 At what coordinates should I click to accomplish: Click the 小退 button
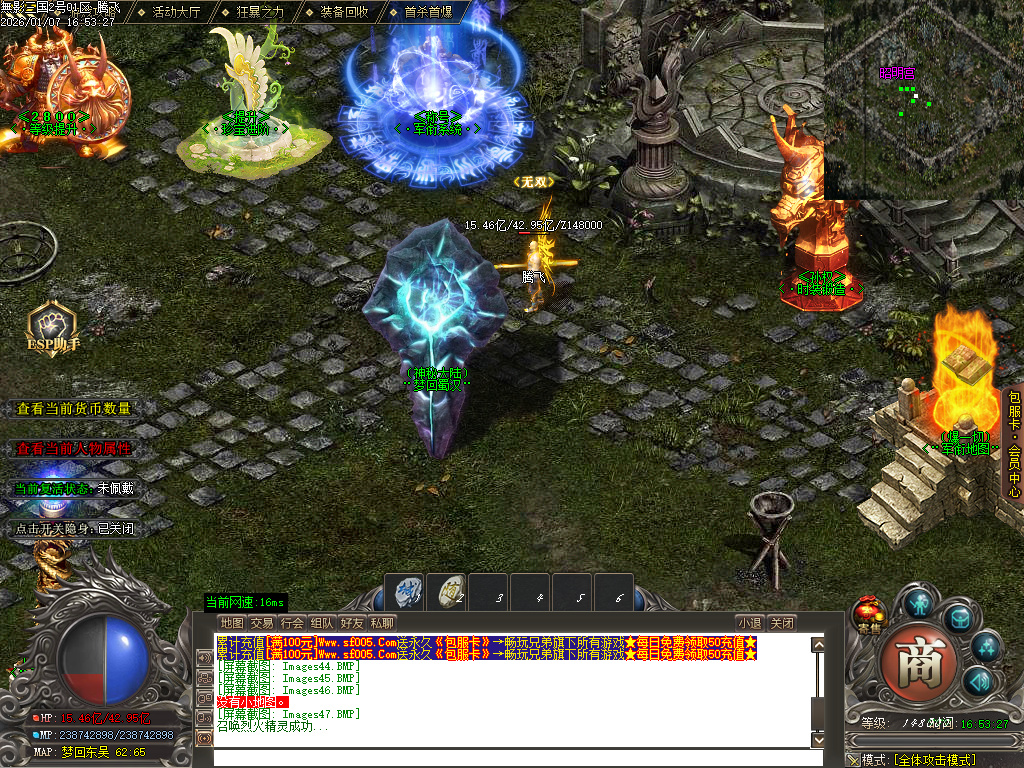tap(750, 622)
